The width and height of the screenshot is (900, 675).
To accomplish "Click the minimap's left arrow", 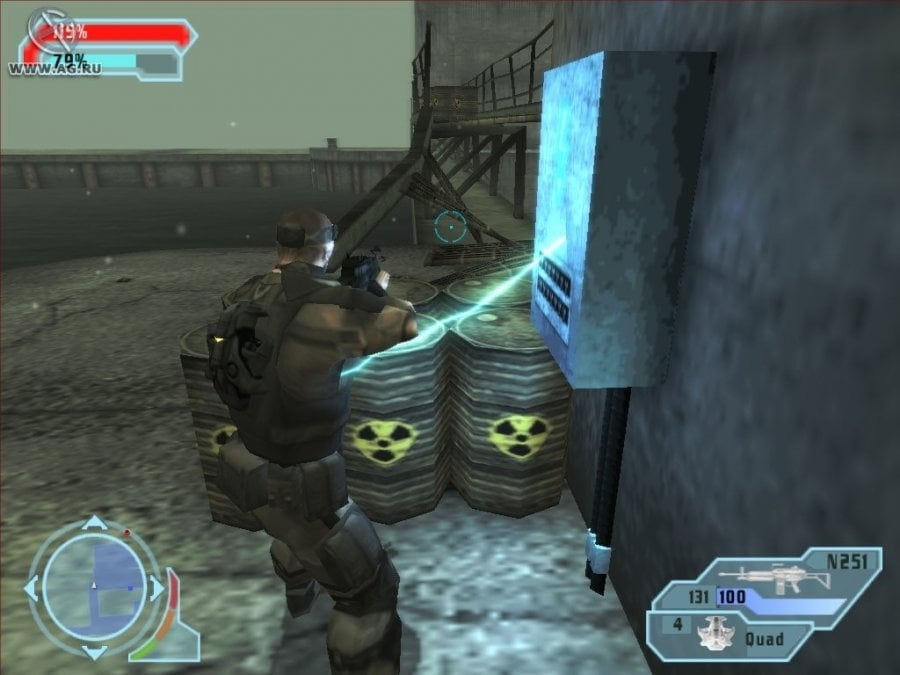I will (x=31, y=587).
